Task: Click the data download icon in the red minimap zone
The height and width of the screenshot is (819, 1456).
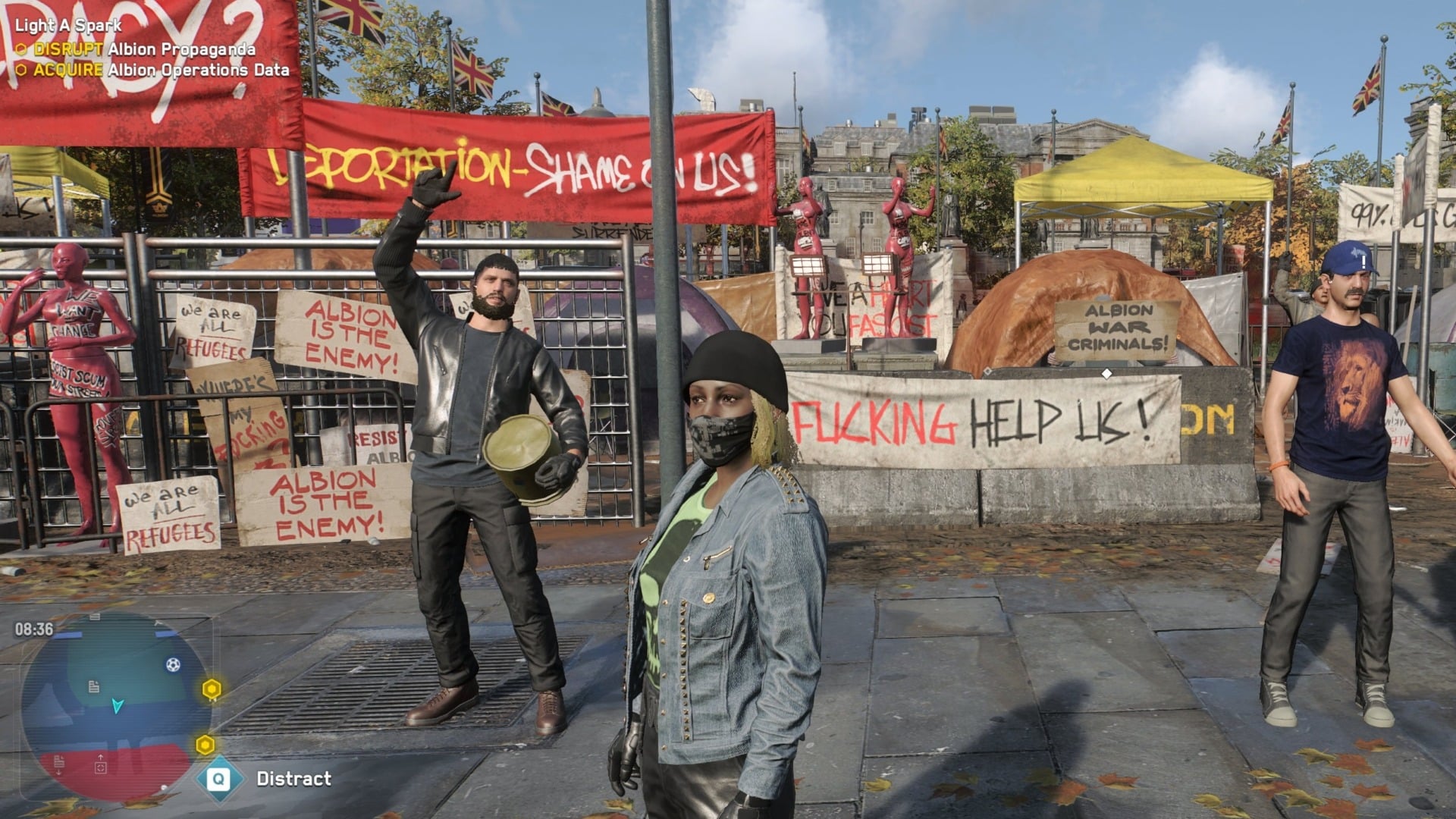Action: point(58,763)
